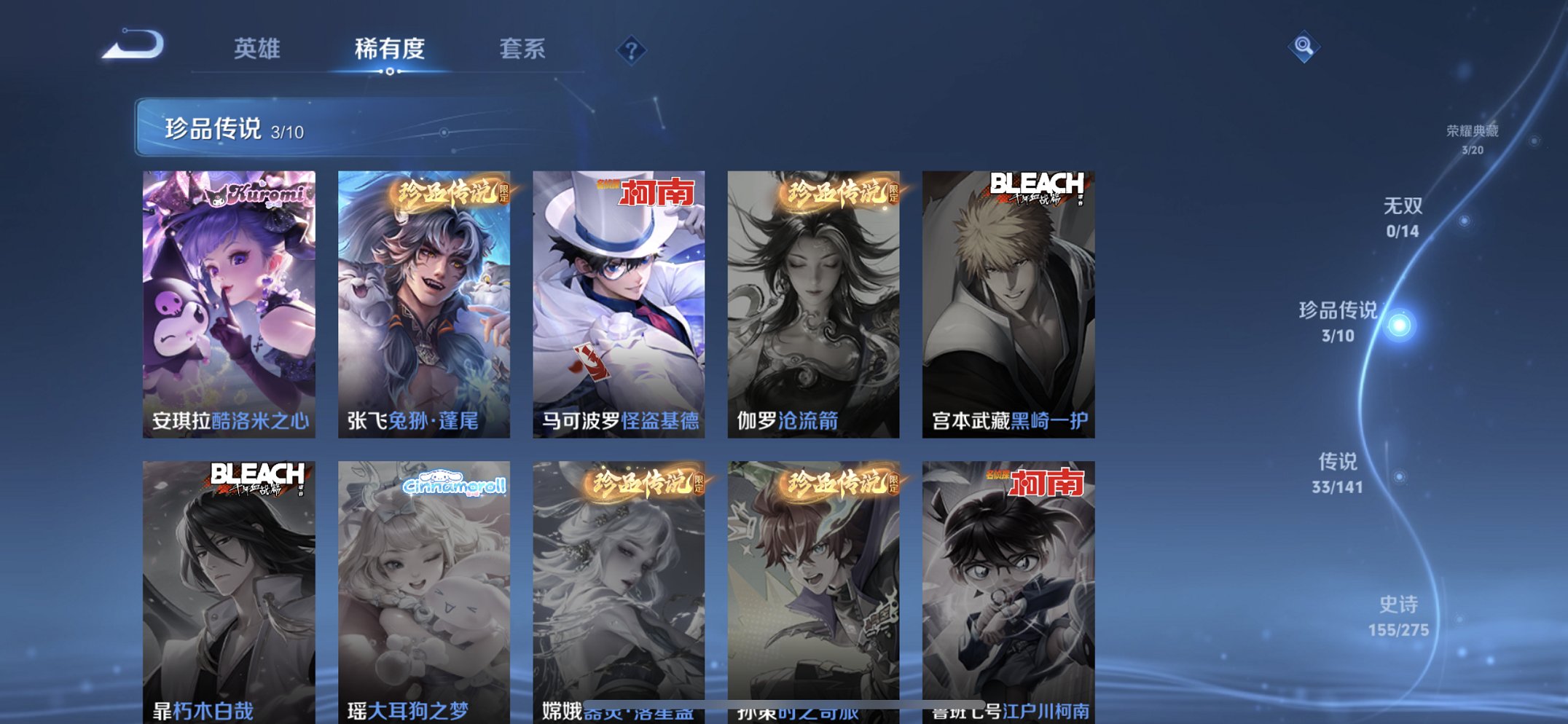Viewport: 1568px width, 724px height.
Task: Click the 珍品传说 3/10 header banner
Action: (233, 128)
